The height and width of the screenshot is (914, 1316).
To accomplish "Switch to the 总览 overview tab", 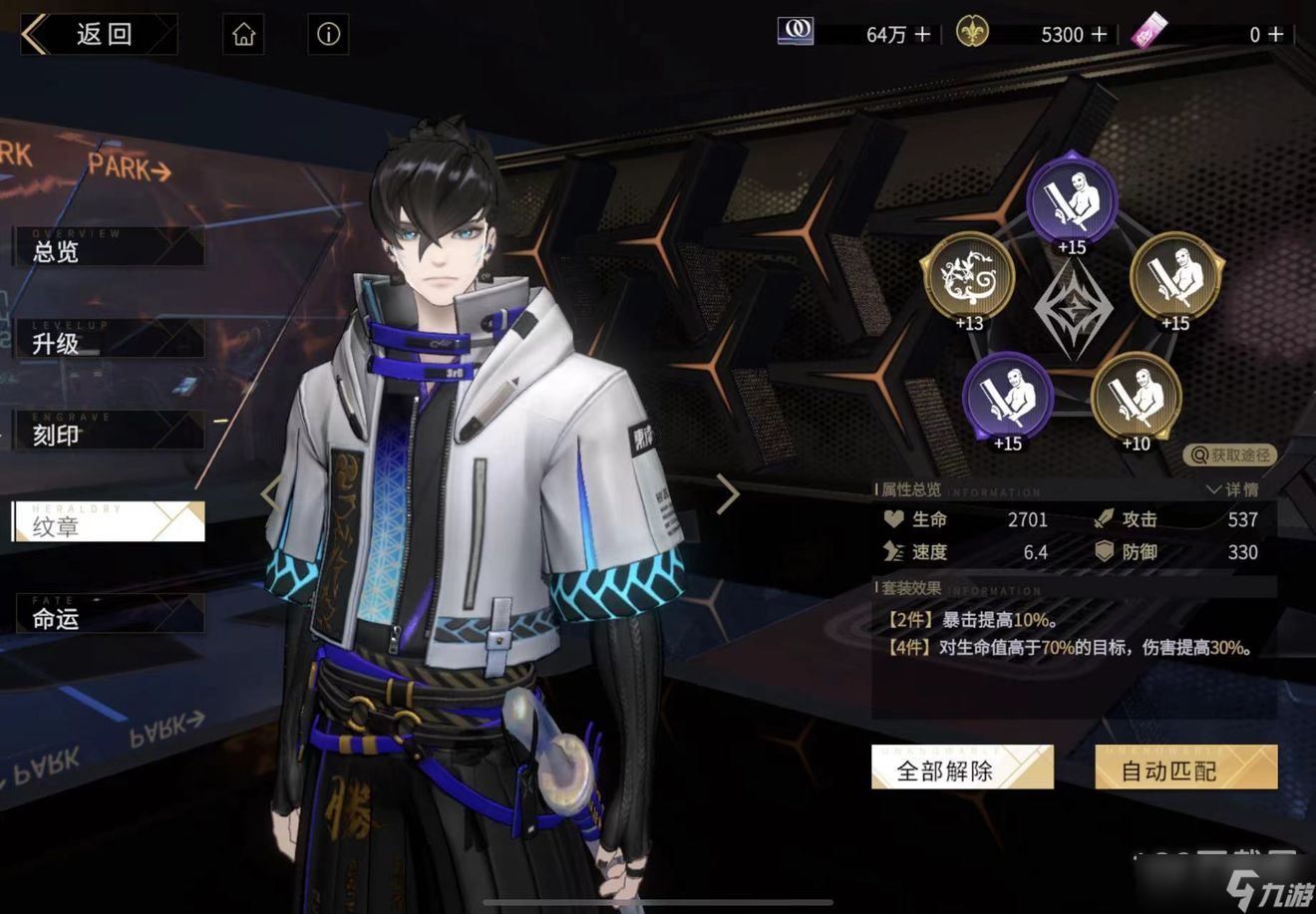I will (x=108, y=250).
